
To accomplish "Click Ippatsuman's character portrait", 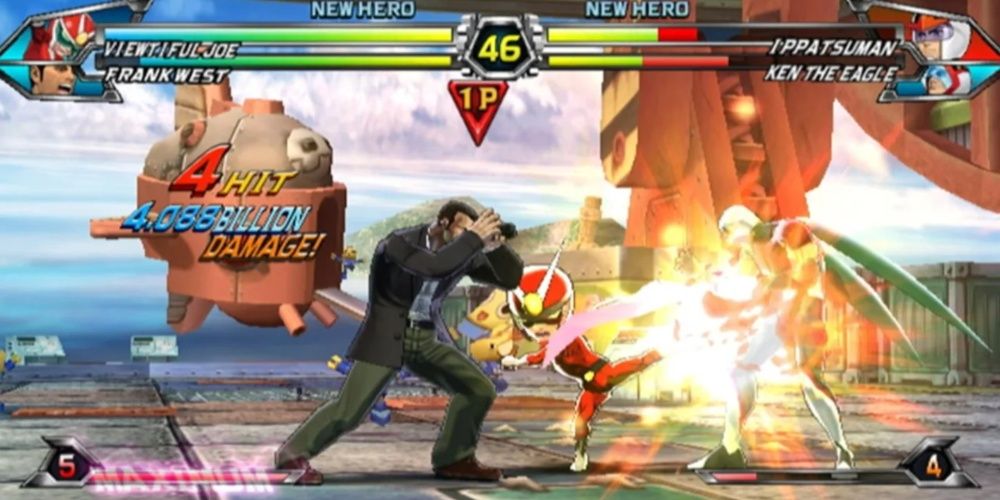I will point(939,37).
